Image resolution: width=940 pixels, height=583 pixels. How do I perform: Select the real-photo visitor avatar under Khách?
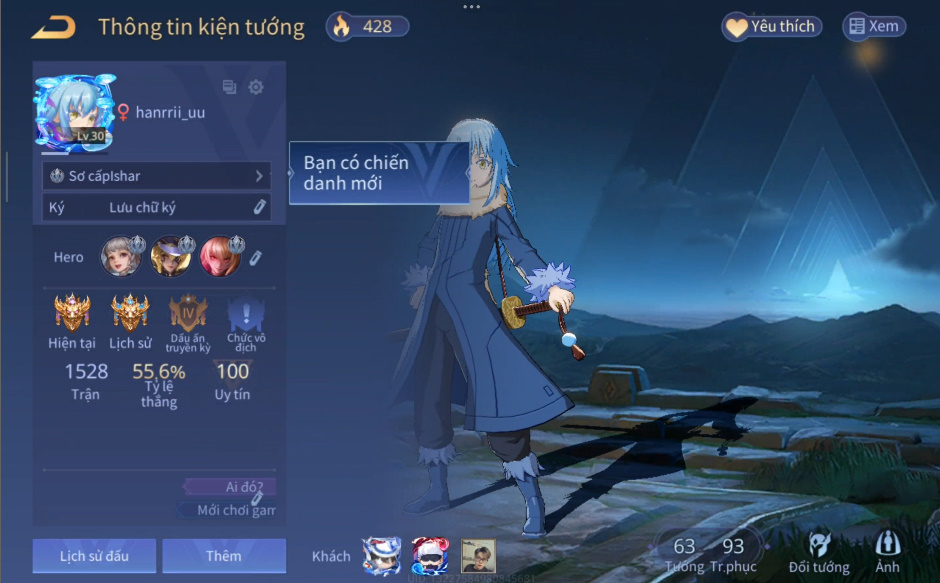pos(478,555)
